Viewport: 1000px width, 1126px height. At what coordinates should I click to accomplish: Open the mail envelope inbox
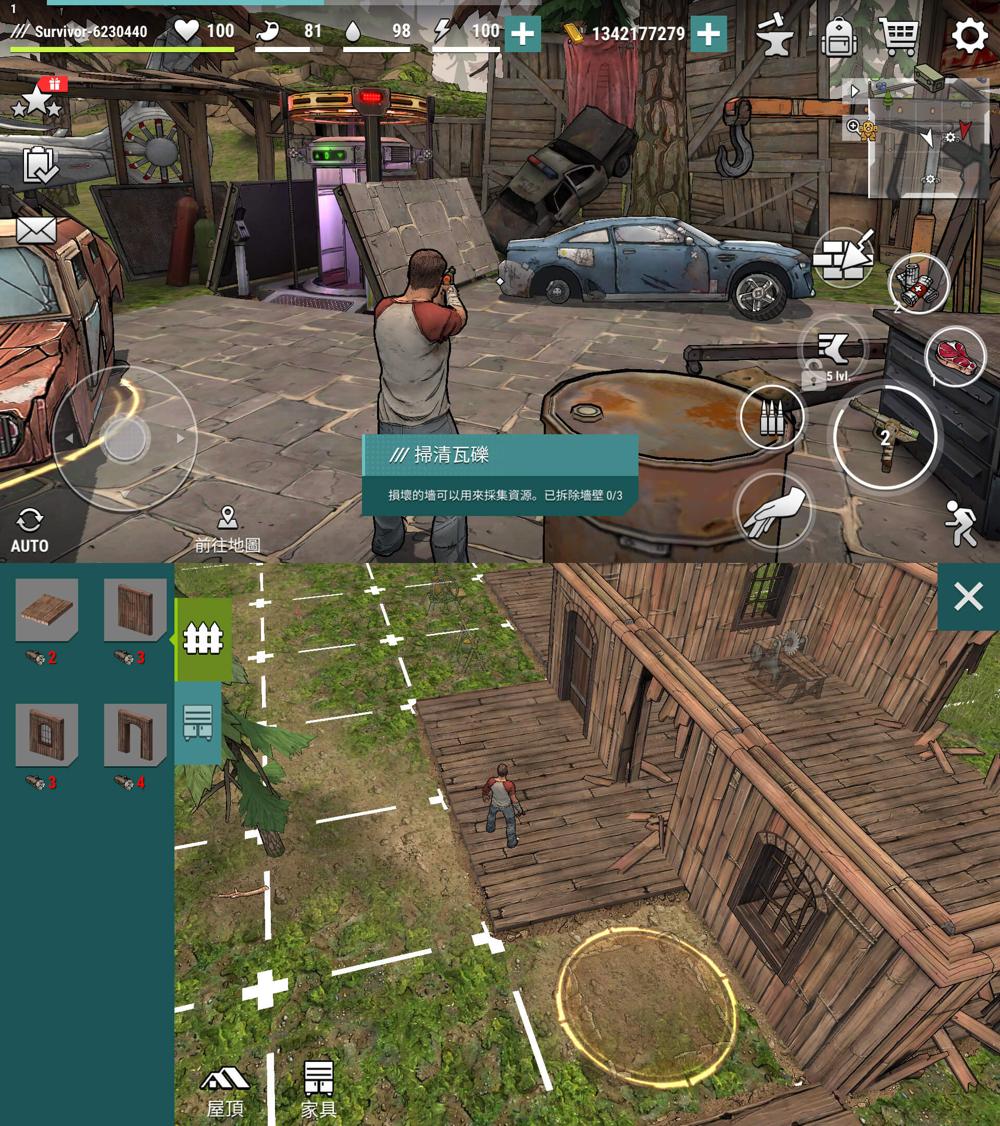(36, 230)
